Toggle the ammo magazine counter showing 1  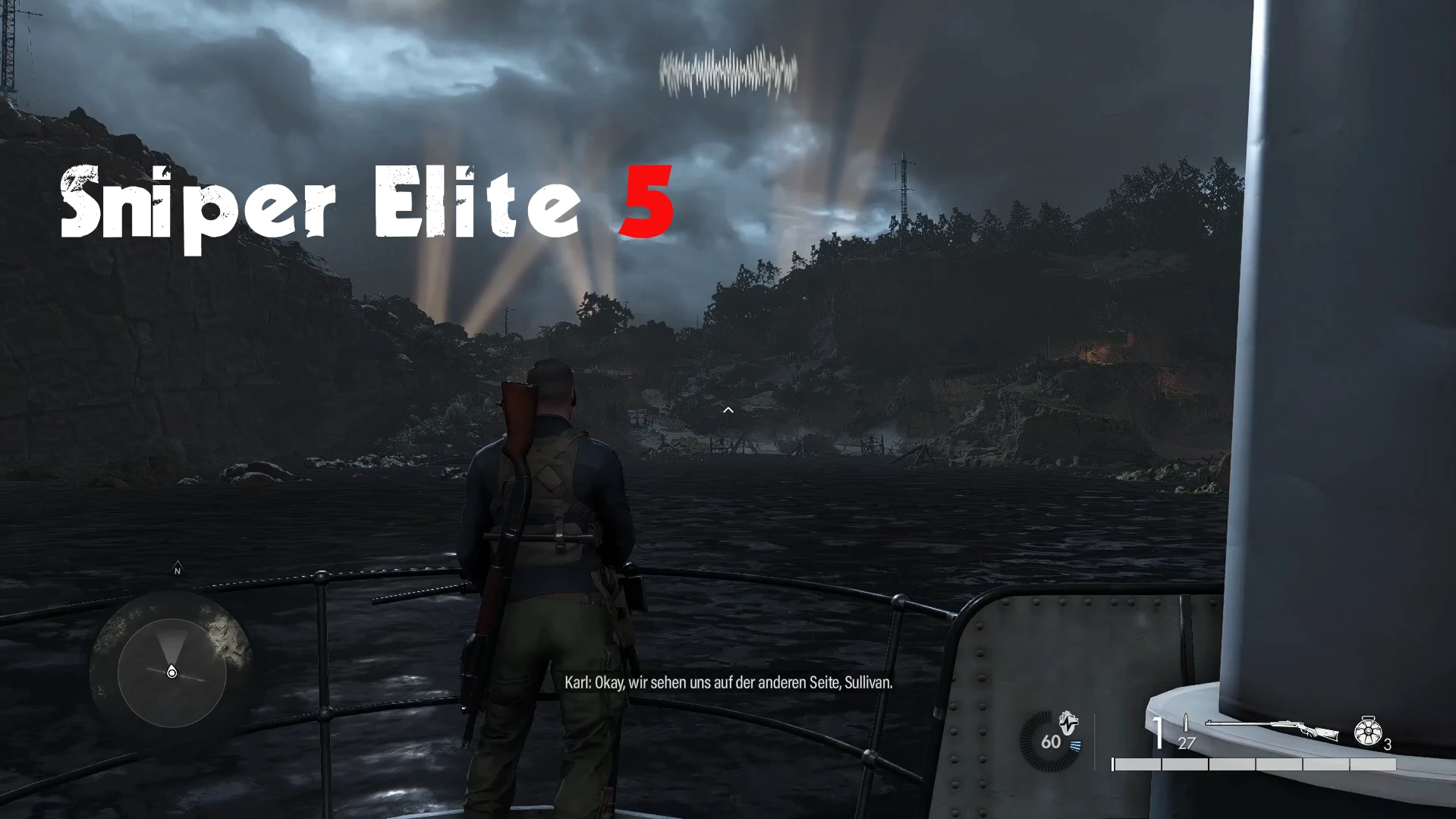(x=1159, y=731)
